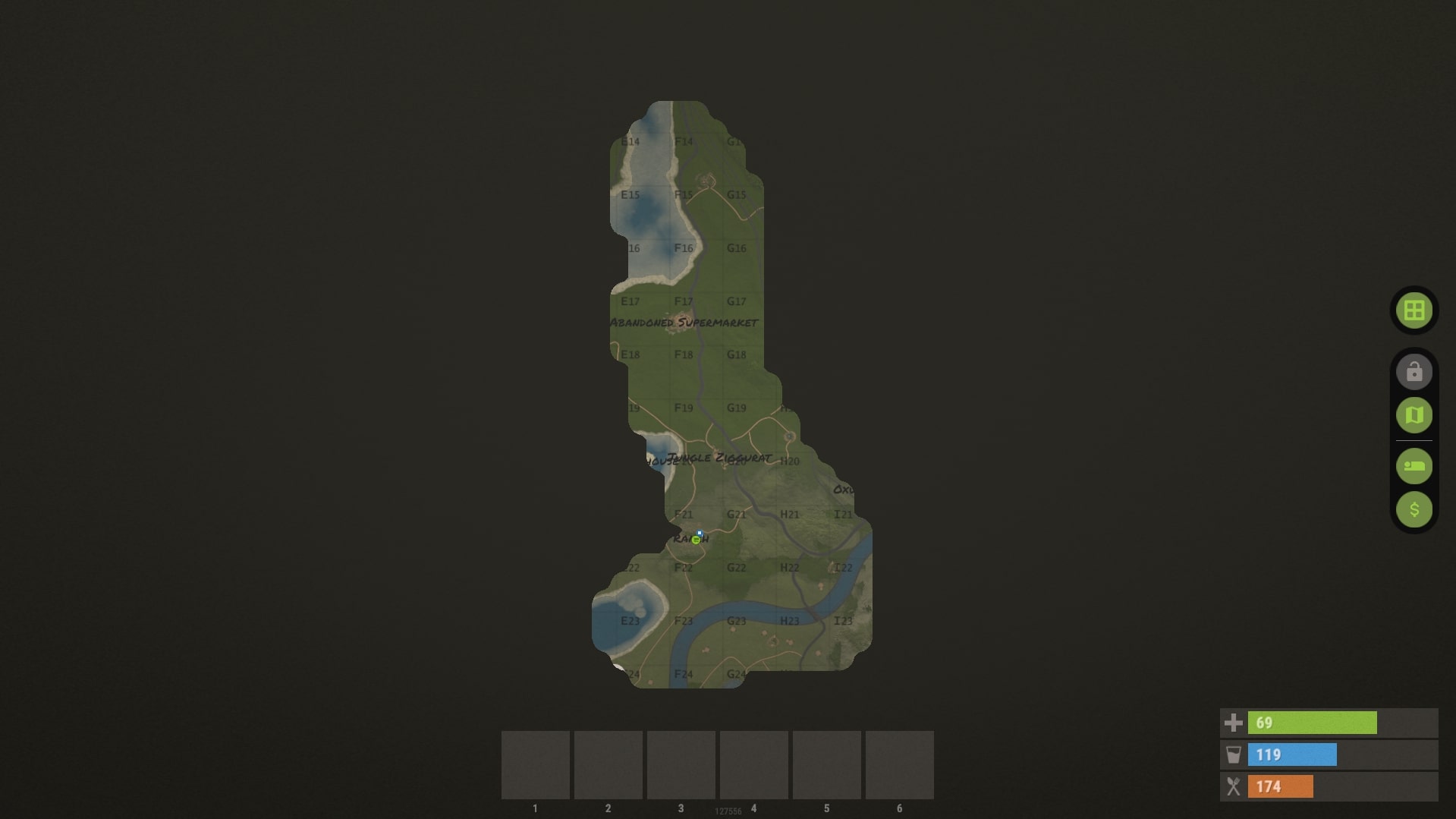This screenshot has height=819, width=1456.
Task: Open the crafting menu grid icon
Action: [1413, 310]
